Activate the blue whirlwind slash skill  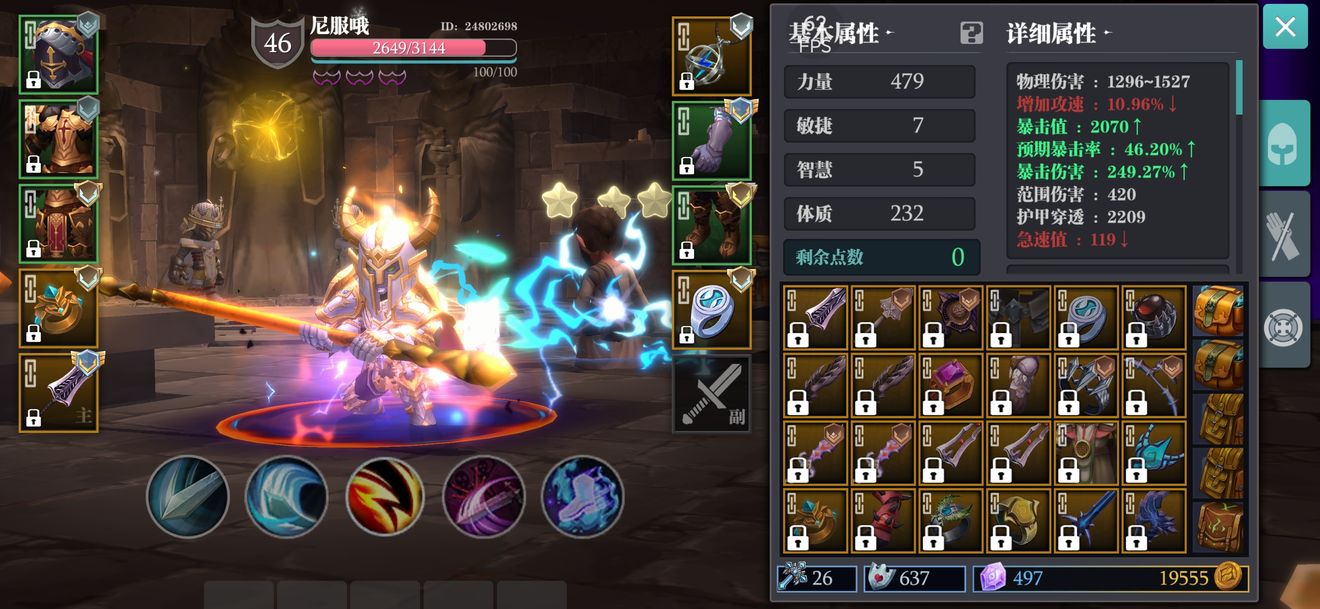pos(286,497)
